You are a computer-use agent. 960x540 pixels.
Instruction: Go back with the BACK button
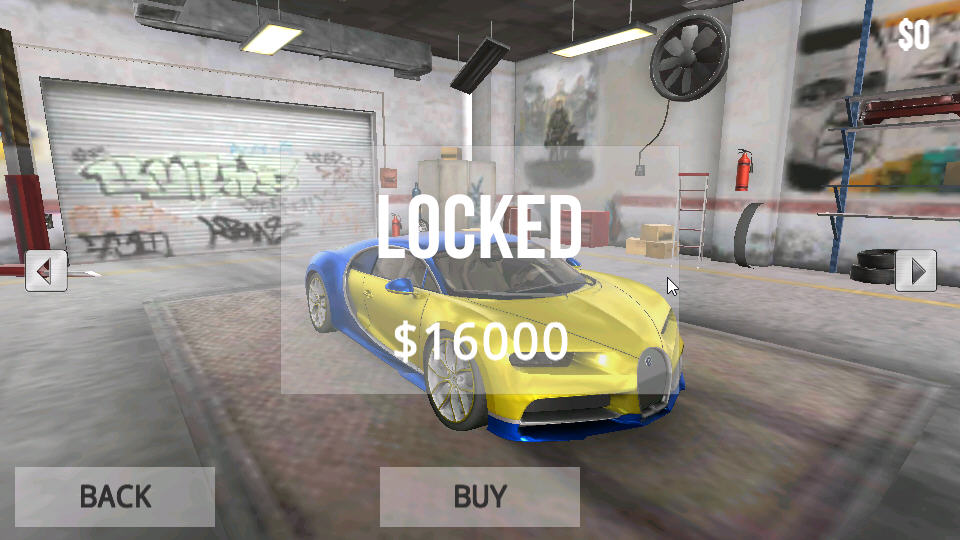(115, 496)
